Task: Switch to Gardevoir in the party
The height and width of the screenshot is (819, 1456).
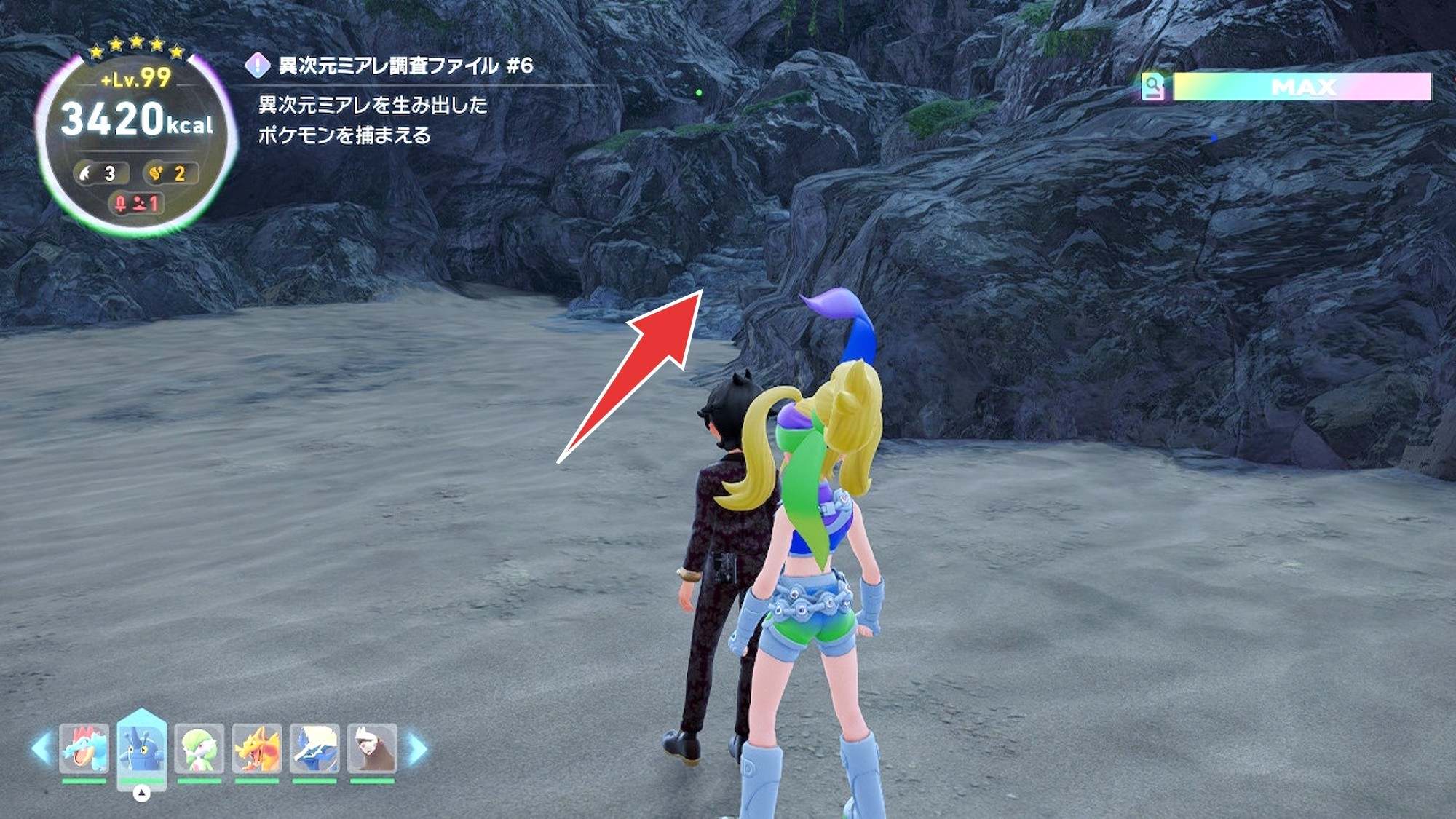Action: (199, 748)
